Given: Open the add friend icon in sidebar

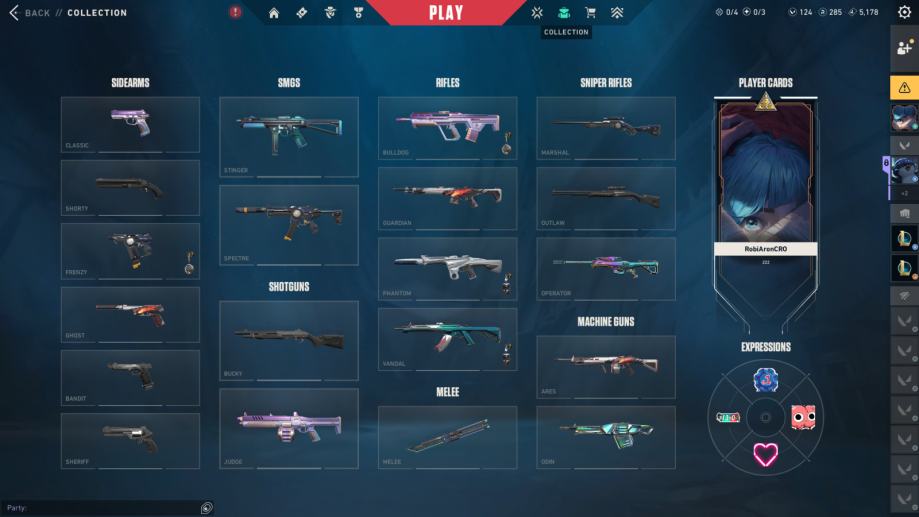Looking at the screenshot, I should click(904, 47).
